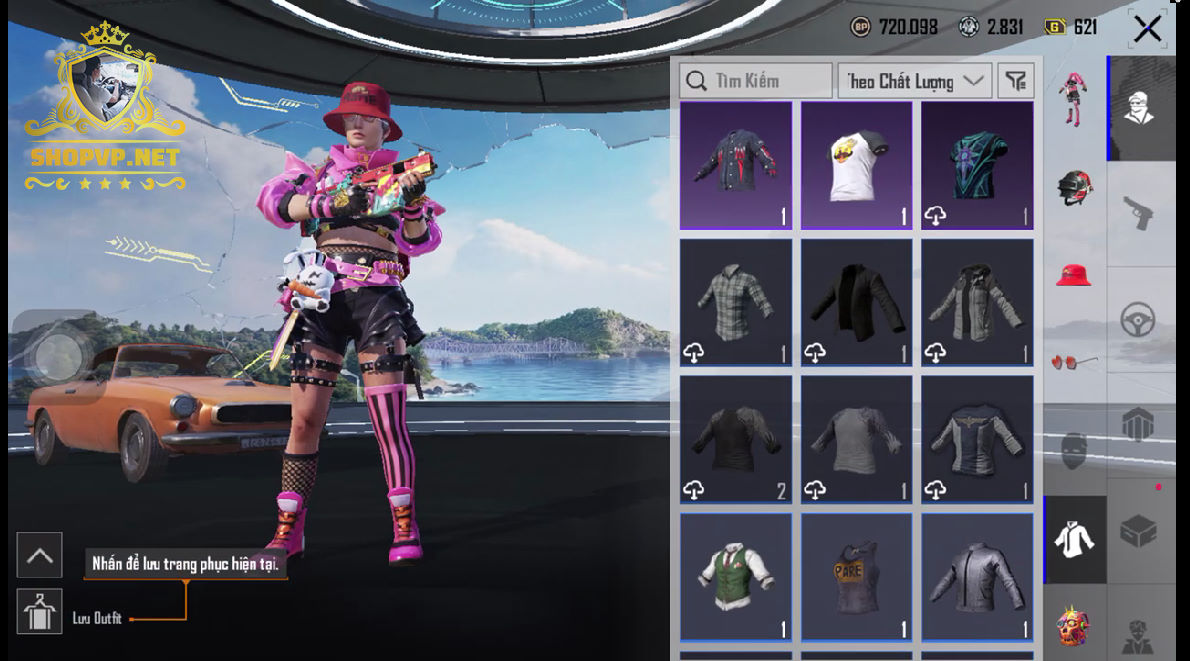The width and height of the screenshot is (1190, 661).
Task: Switch to the red bucket hat category
Action: (1075, 273)
